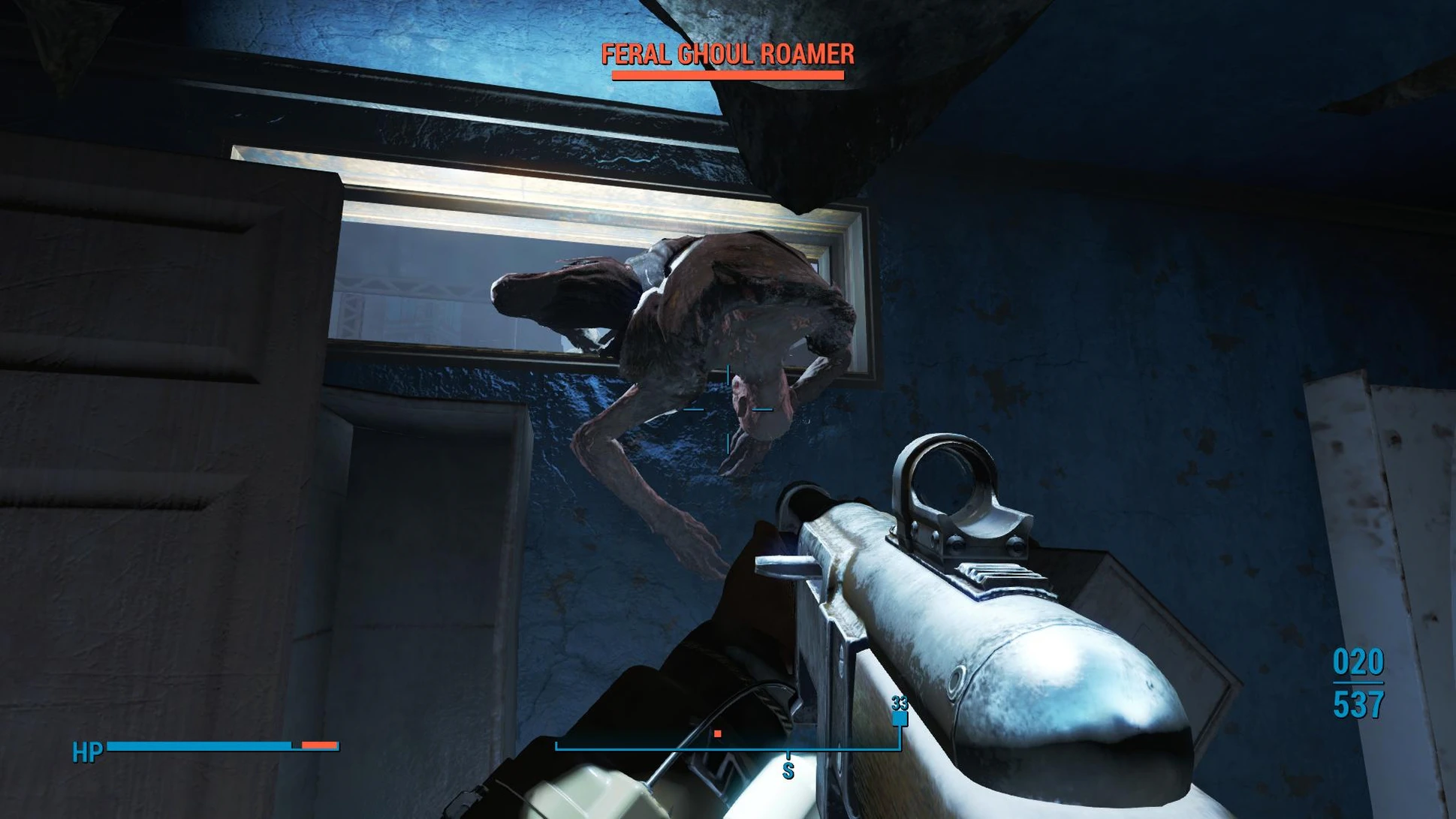Image resolution: width=1456 pixels, height=819 pixels.
Task: Select the red enemy dot on the compass
Action: click(718, 733)
